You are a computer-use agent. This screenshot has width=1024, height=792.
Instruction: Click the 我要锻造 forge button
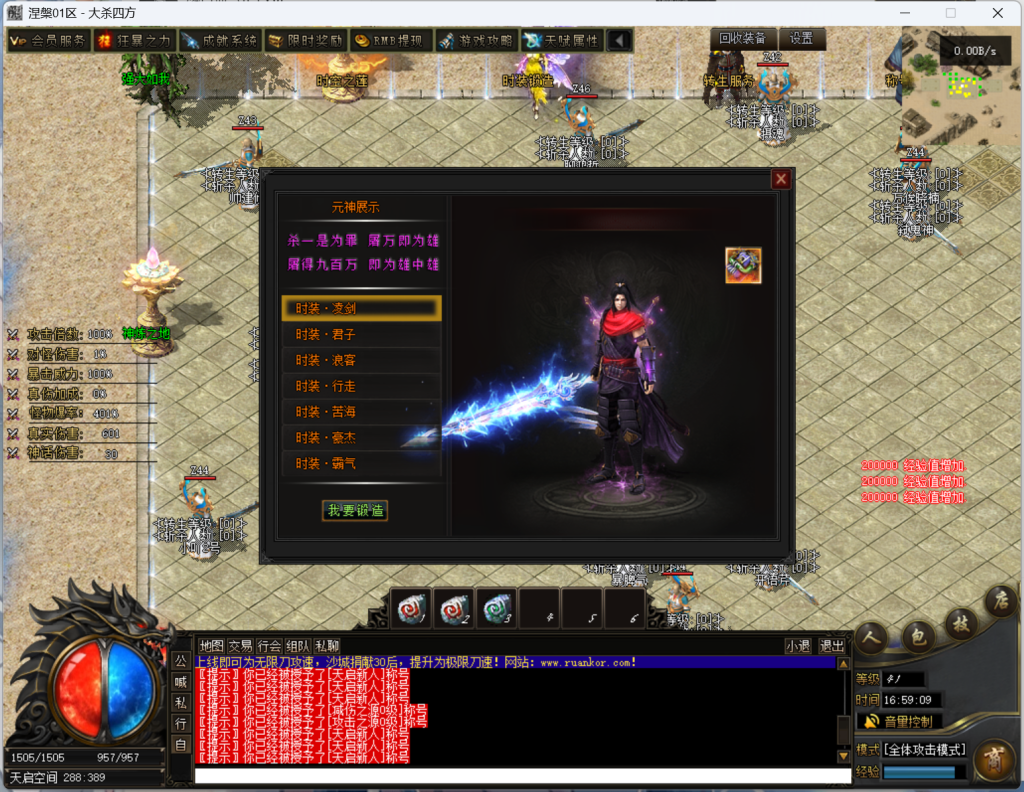click(355, 510)
